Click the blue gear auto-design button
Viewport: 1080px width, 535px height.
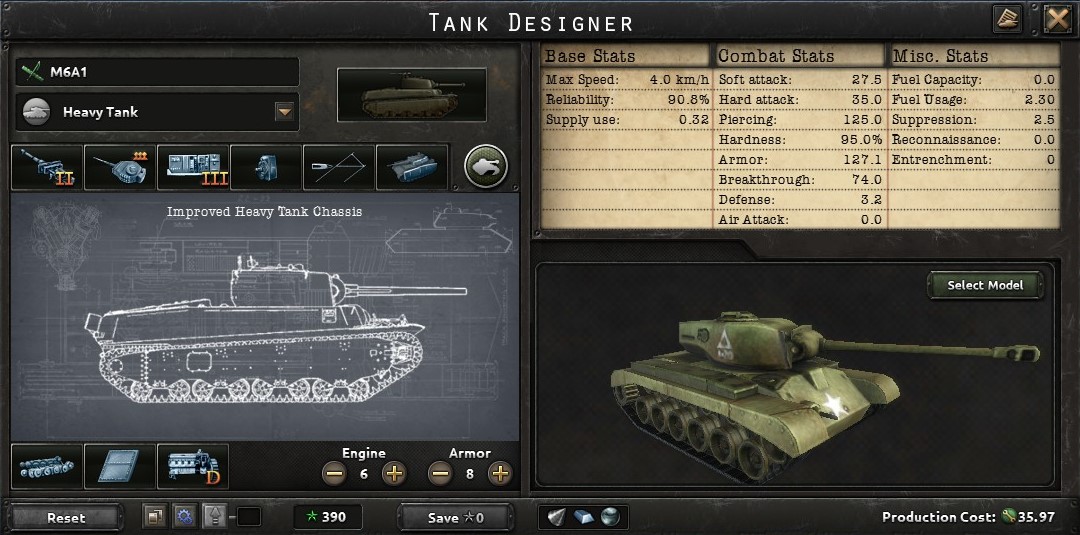183,517
